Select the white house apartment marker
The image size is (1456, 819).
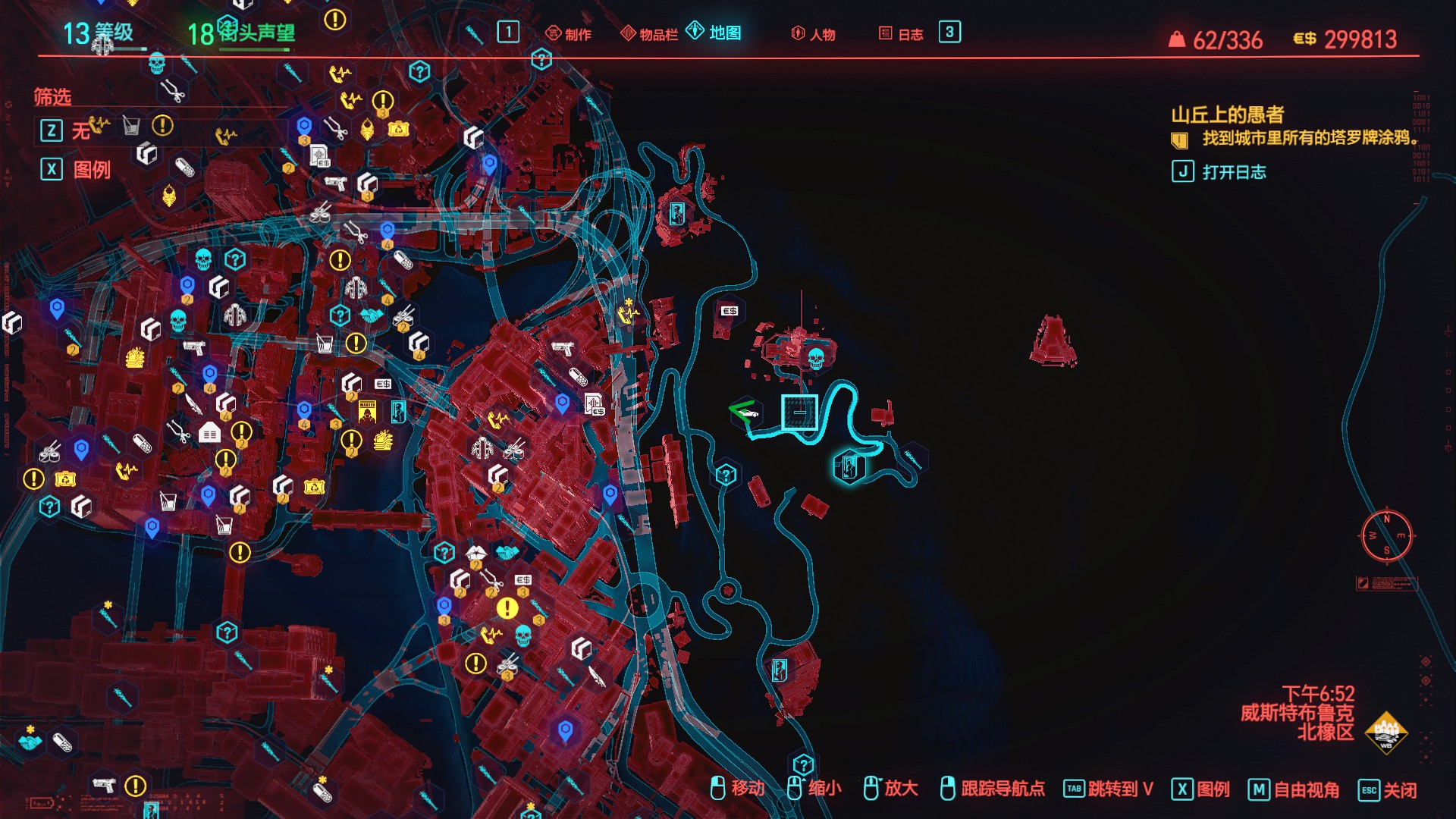click(209, 432)
